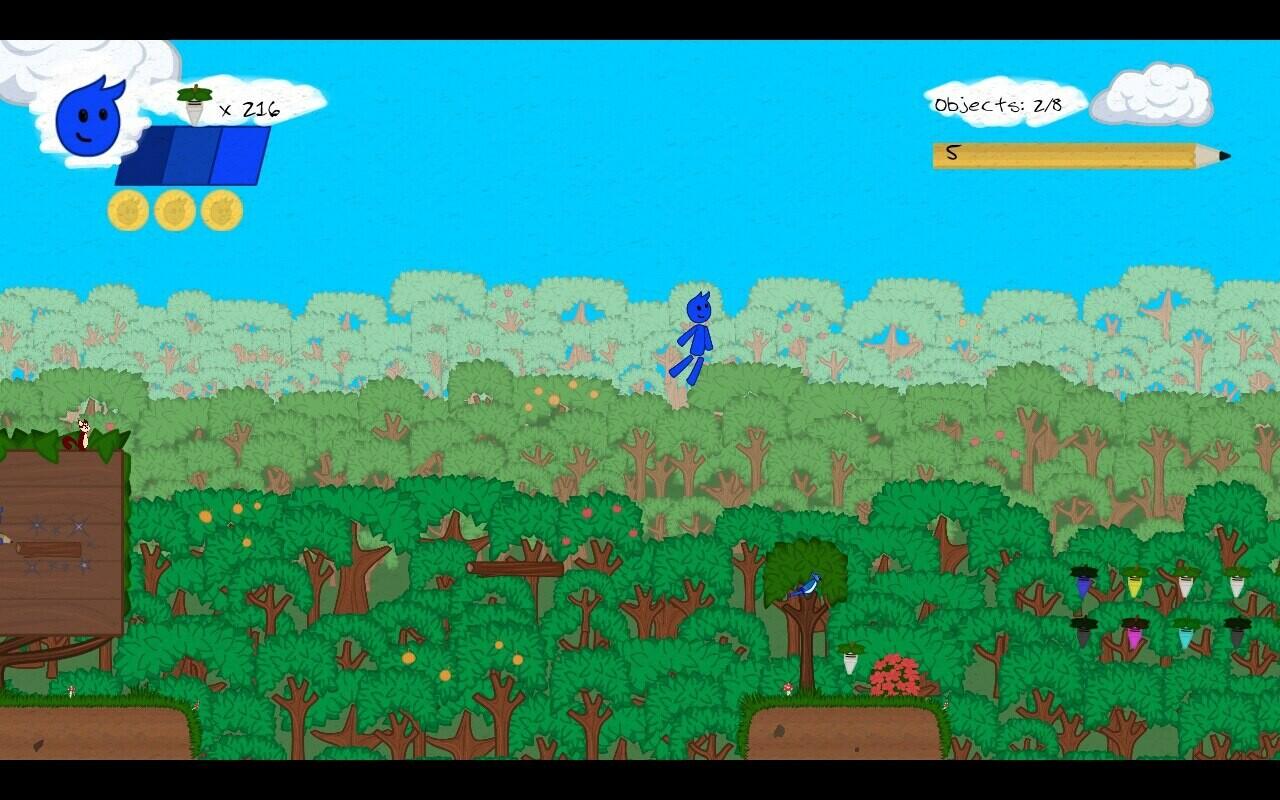The width and height of the screenshot is (1280, 800).
Task: Collect the yellow acorn hanging in the trees
Action: 1133,586
